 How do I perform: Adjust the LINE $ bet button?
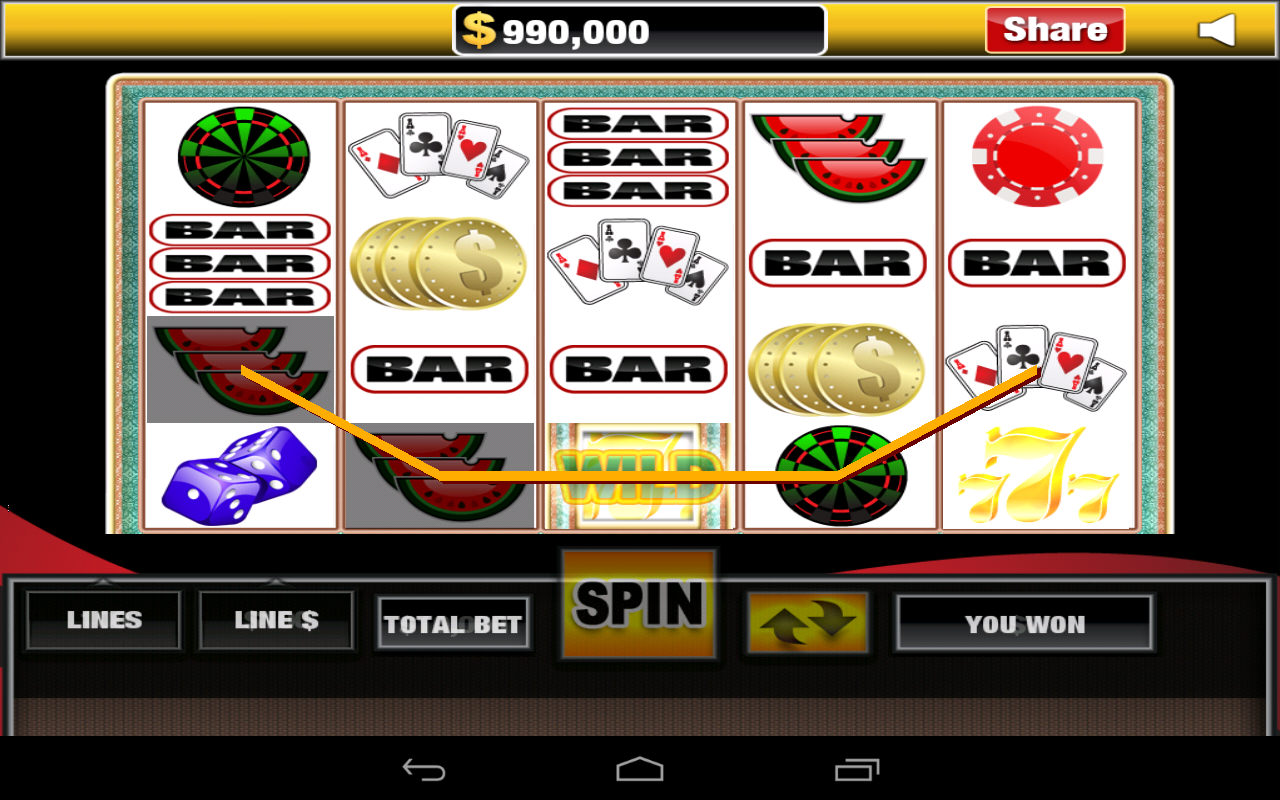276,620
